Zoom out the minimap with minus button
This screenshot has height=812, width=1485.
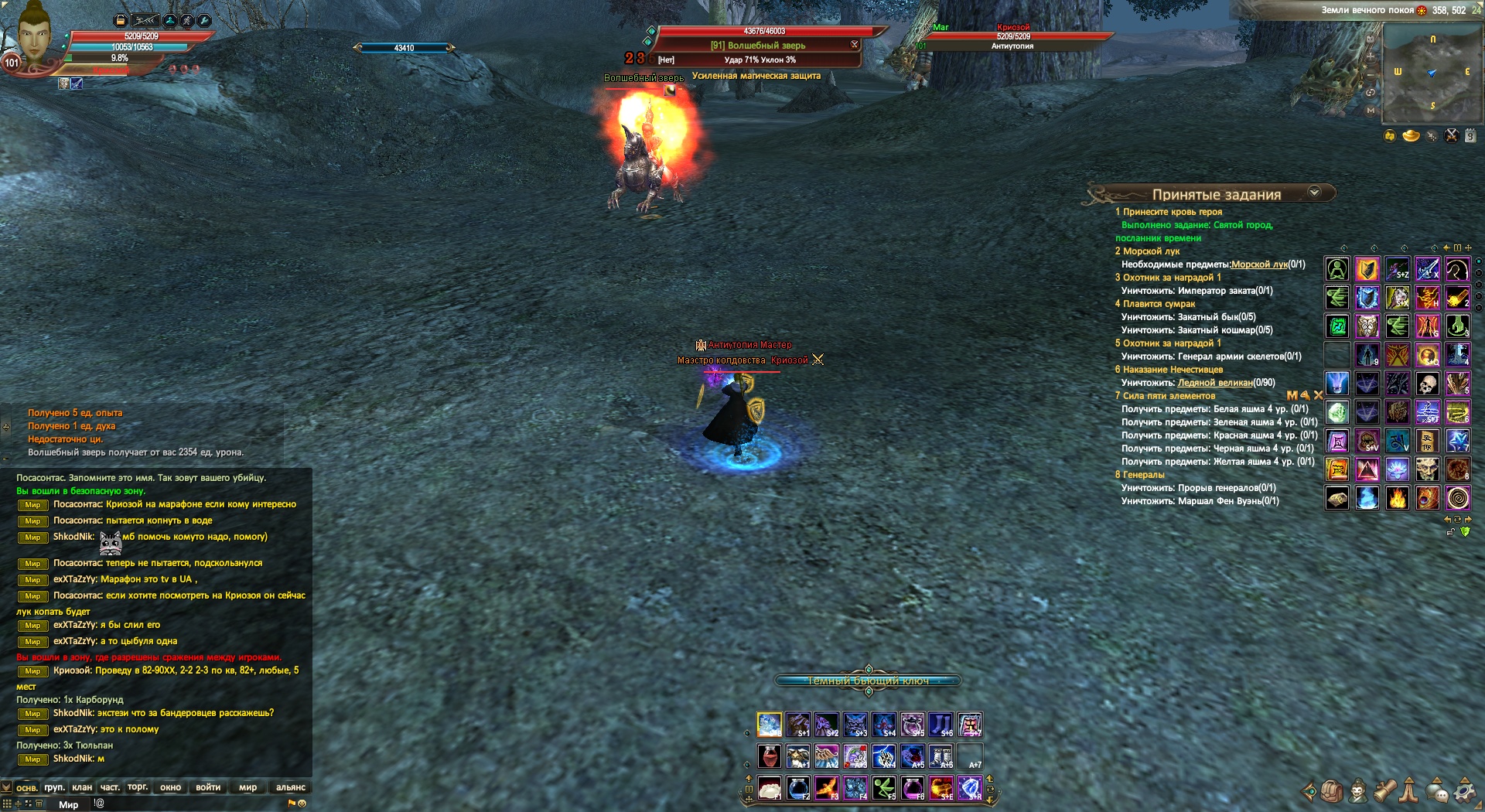1371,75
